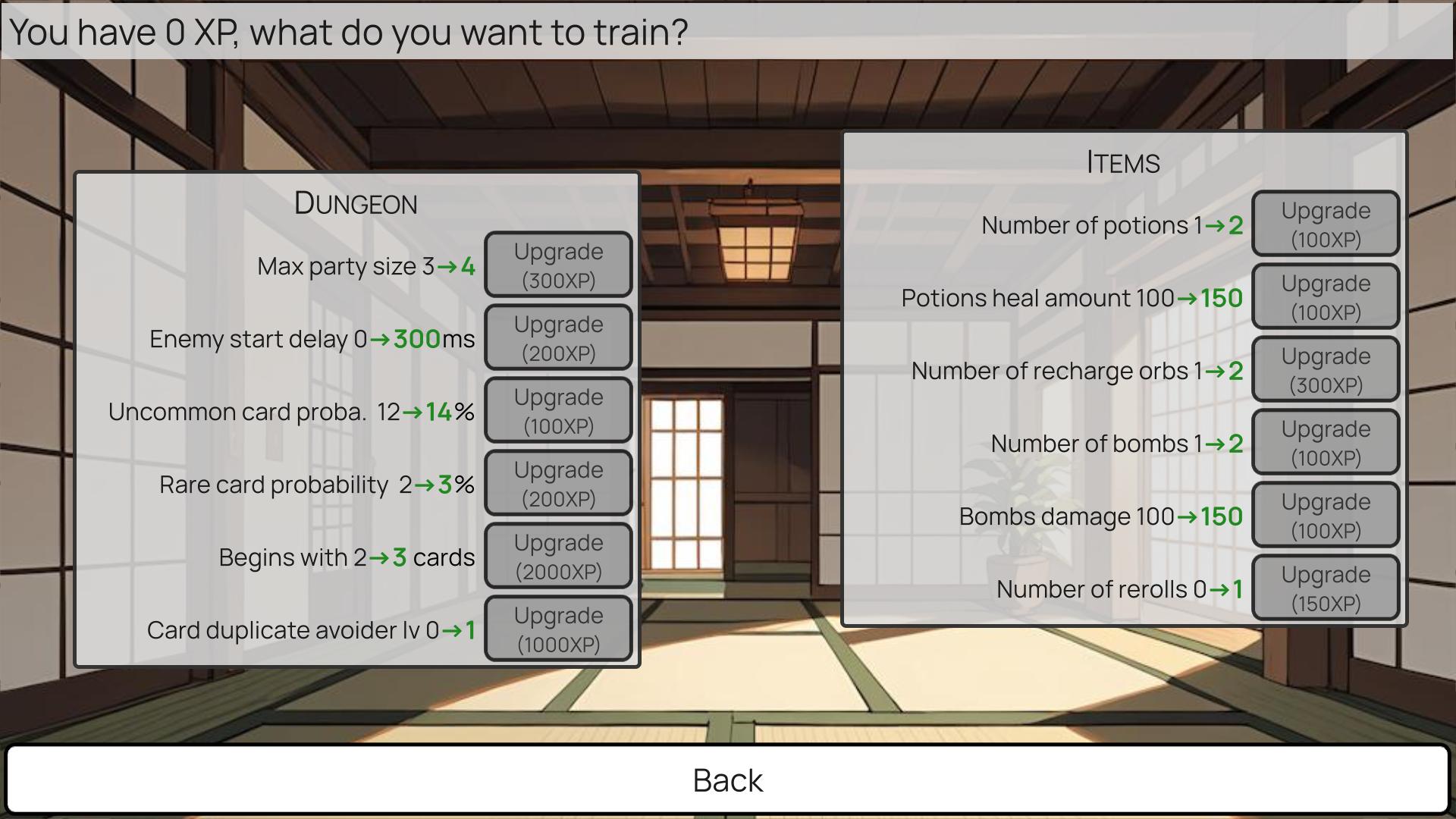Click the Dungeon panel title

pyautogui.click(x=354, y=202)
